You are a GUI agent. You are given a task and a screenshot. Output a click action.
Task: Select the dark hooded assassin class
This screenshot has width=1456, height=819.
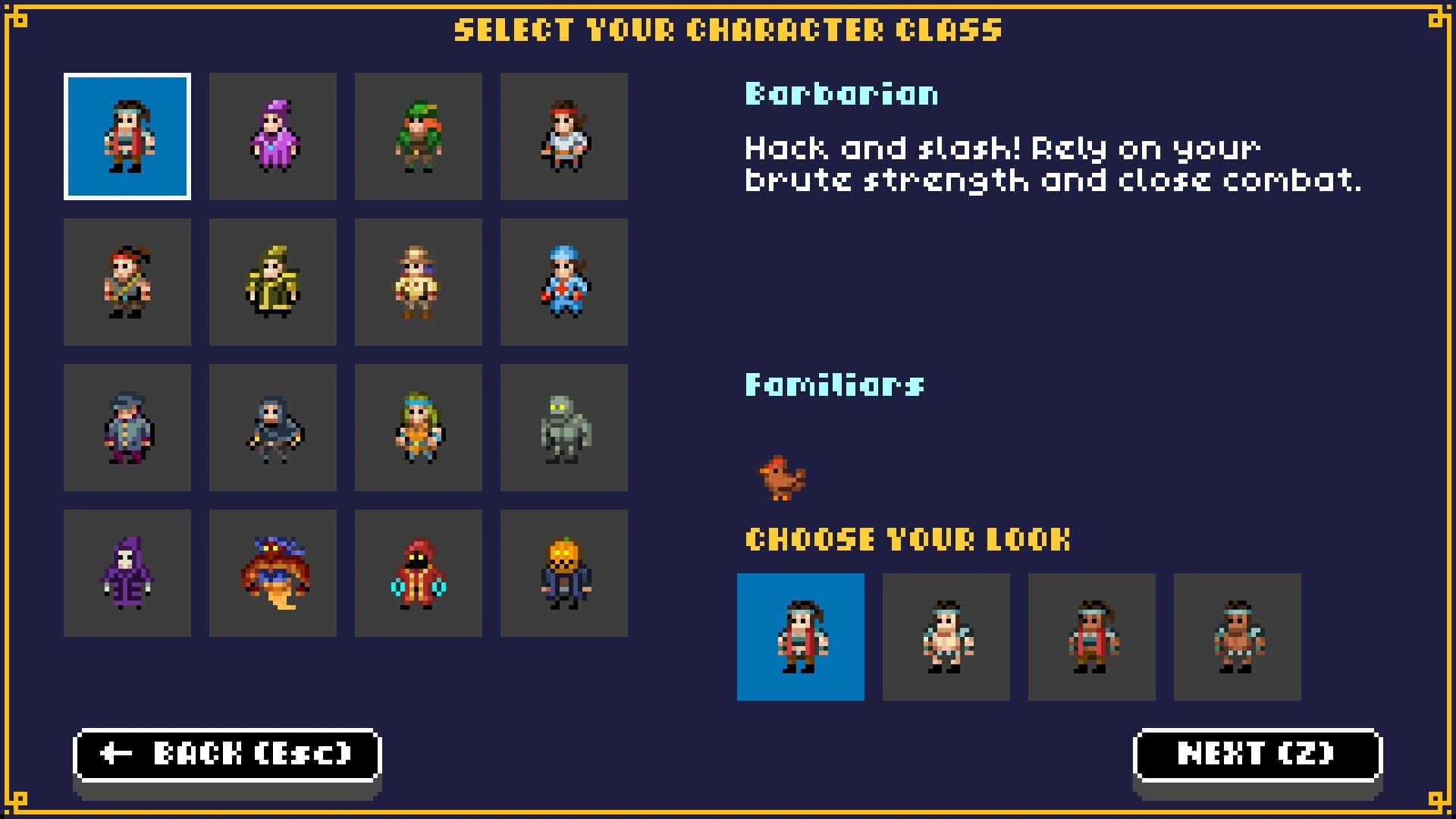click(x=273, y=428)
